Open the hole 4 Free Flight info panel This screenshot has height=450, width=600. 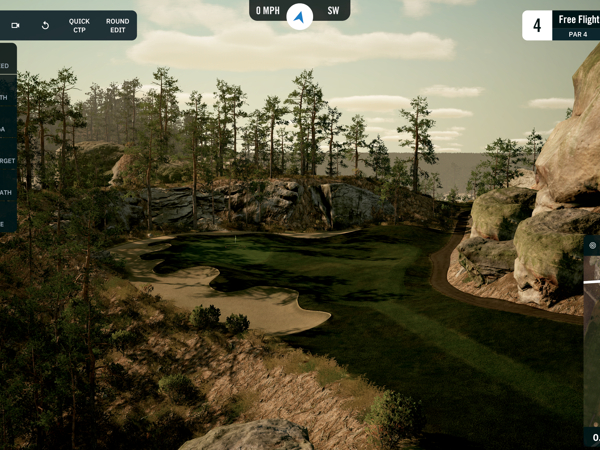[x=561, y=25]
